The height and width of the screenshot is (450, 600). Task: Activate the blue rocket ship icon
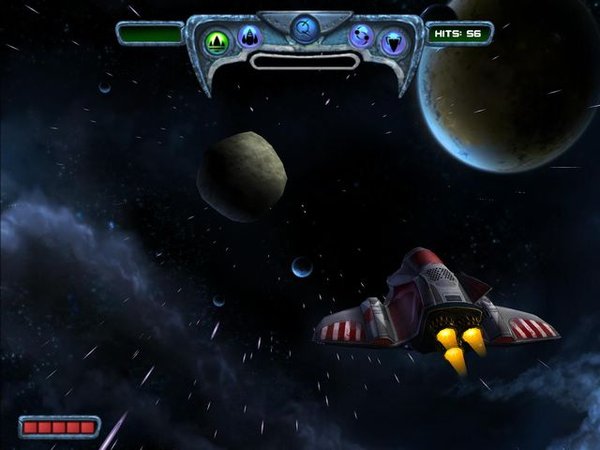[x=249, y=39]
